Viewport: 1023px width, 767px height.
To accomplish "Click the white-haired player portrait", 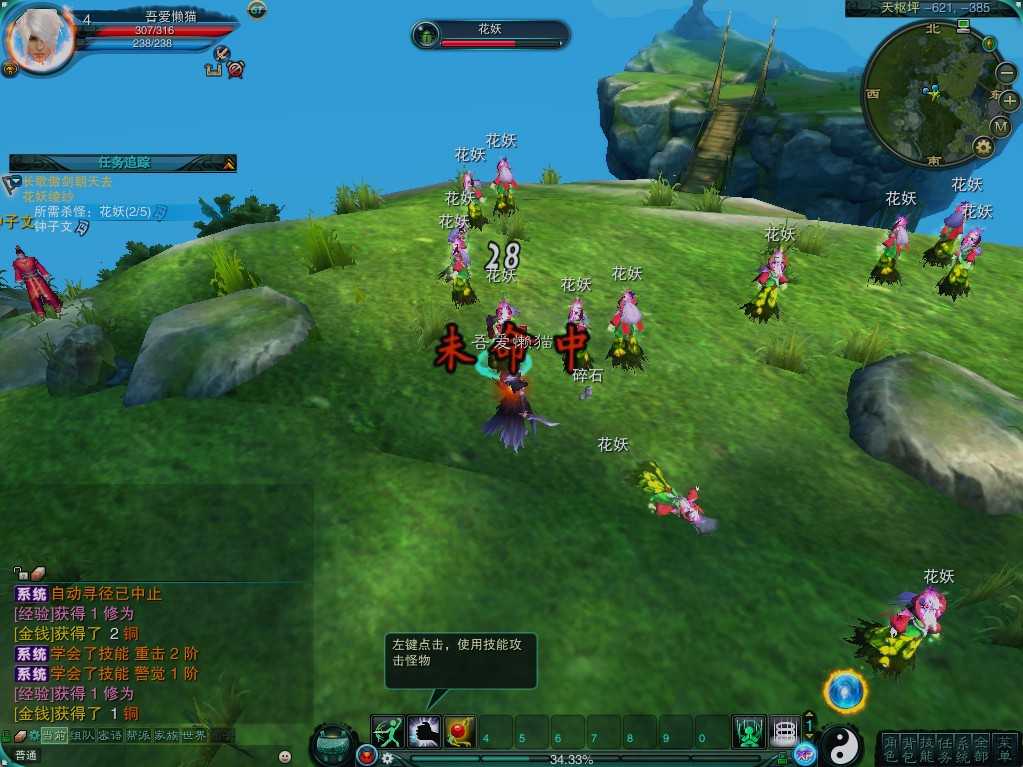I will pos(40,40).
